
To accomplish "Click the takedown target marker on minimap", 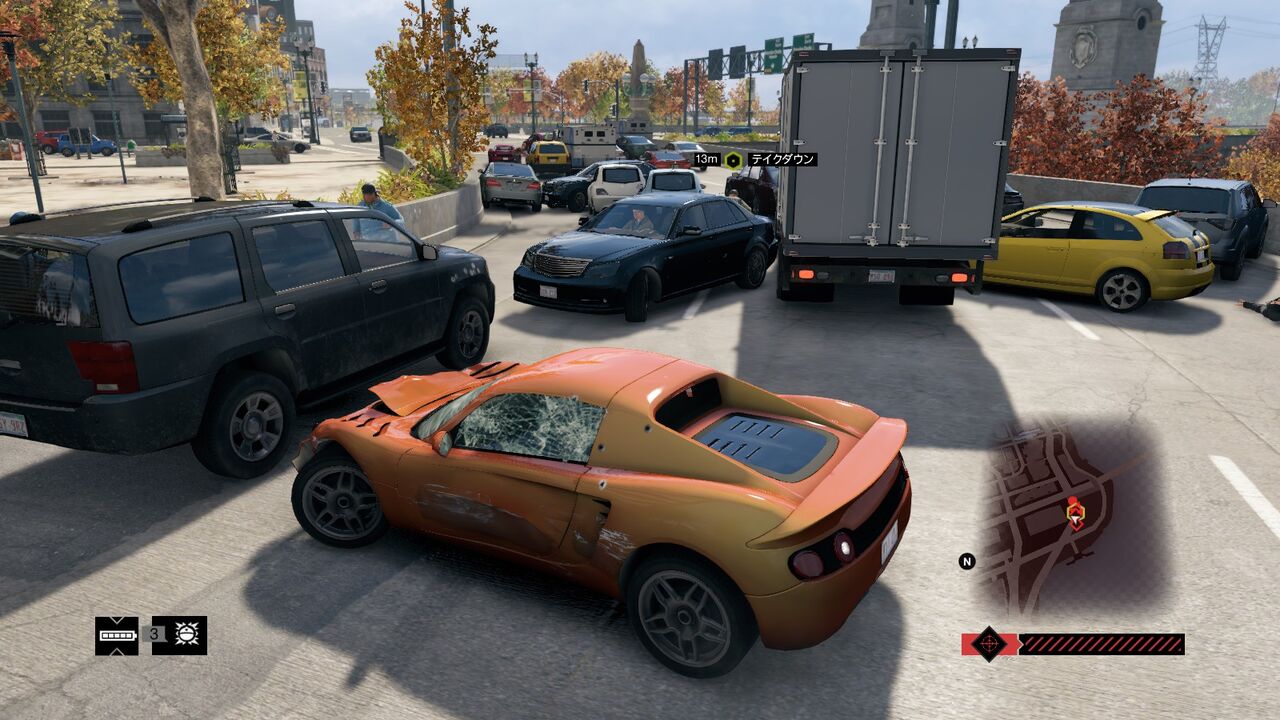I will pos(1075,513).
